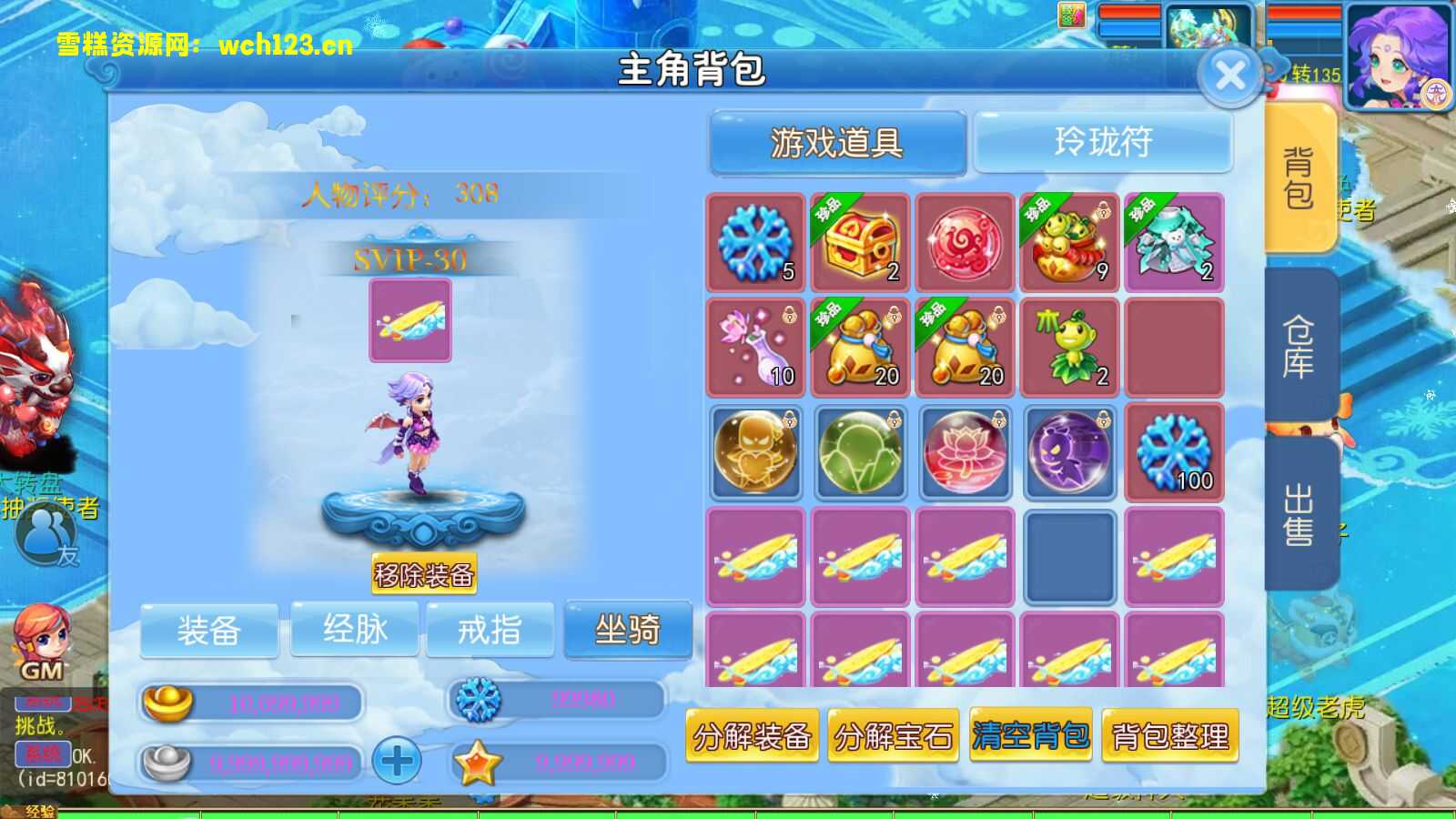Screen dimensions: 1456x819
Task: Select the snowflake item stack of 5
Action: click(x=754, y=243)
